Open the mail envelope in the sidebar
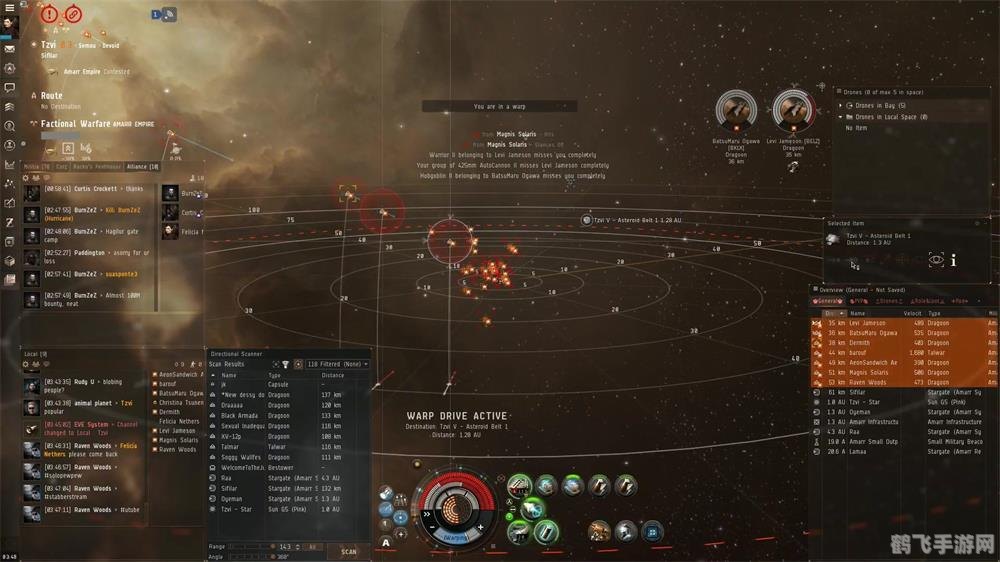The image size is (1000, 562). click(x=9, y=48)
